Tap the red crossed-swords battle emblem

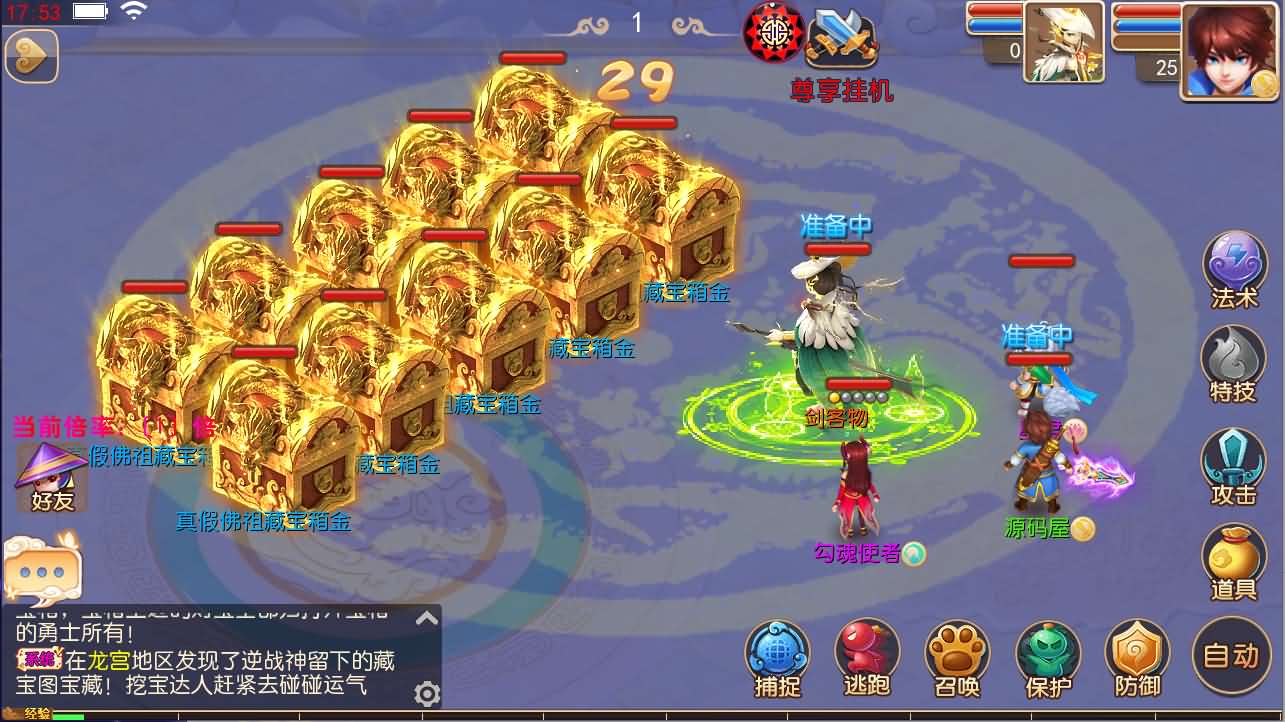coord(772,33)
